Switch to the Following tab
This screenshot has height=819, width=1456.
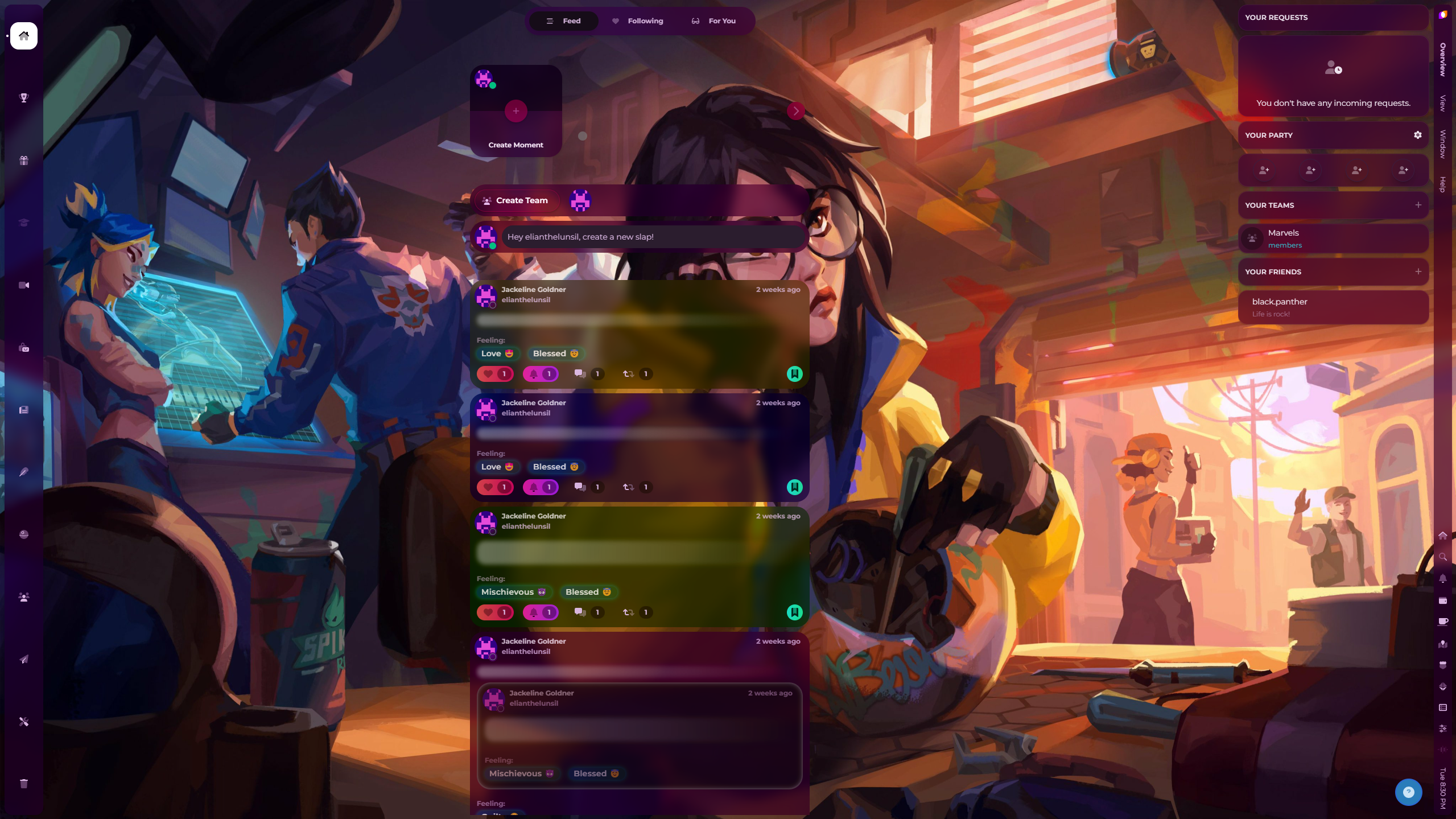[x=638, y=21]
